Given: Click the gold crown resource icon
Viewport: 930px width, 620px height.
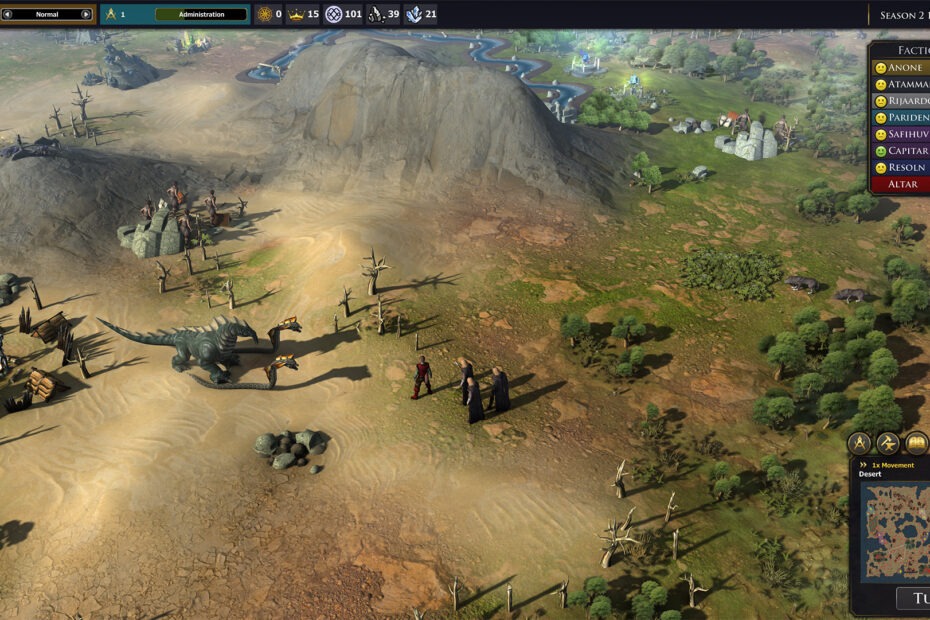Looking at the screenshot, I should point(296,14).
